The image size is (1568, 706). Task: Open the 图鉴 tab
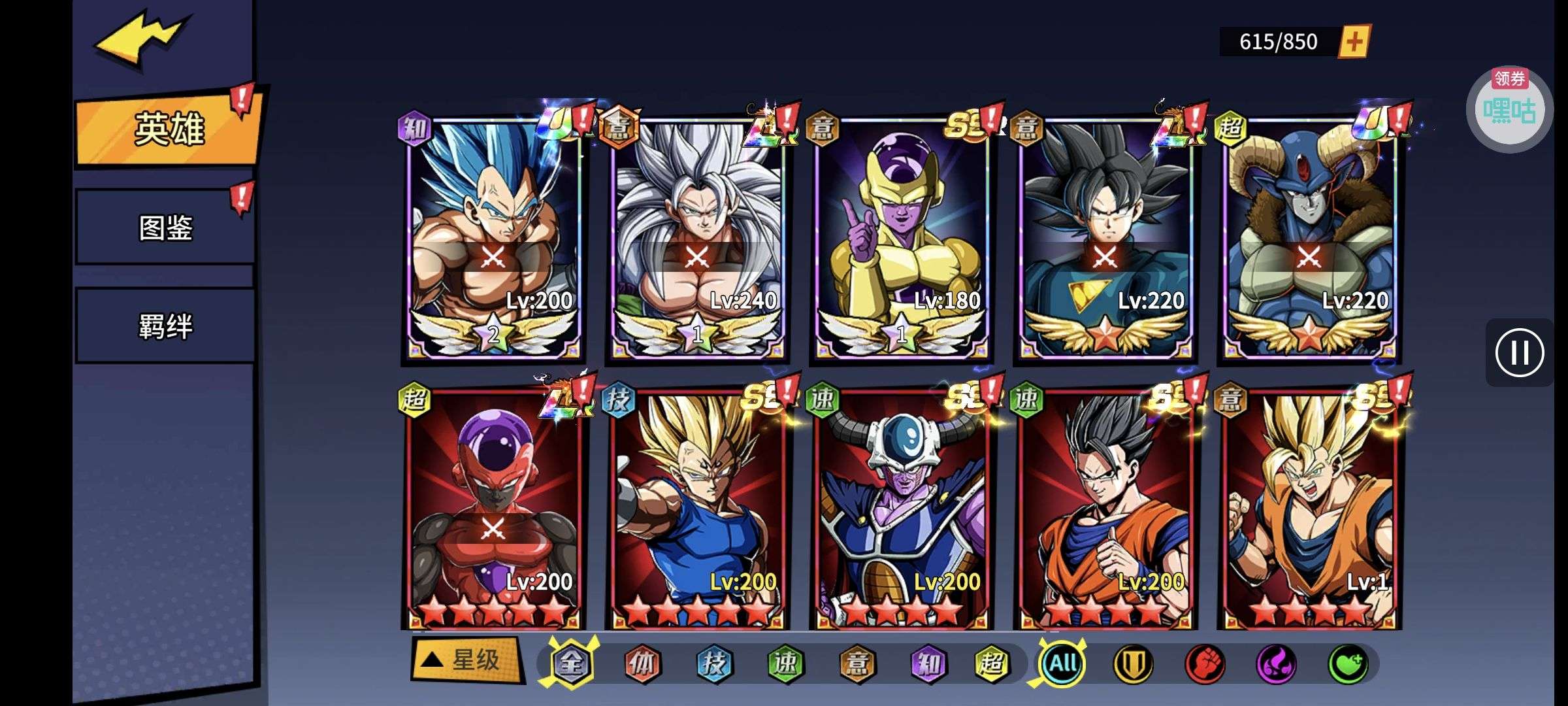coord(165,227)
